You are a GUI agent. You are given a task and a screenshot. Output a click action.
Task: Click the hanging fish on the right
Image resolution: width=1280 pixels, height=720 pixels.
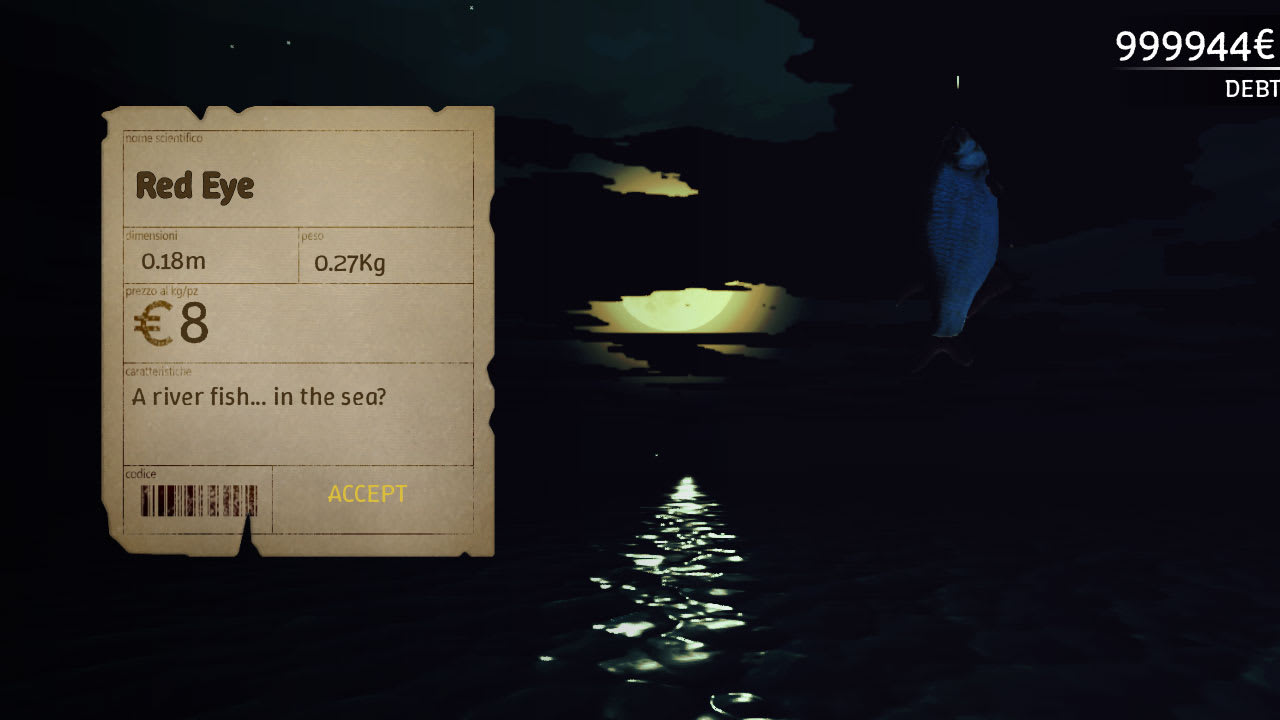960,230
